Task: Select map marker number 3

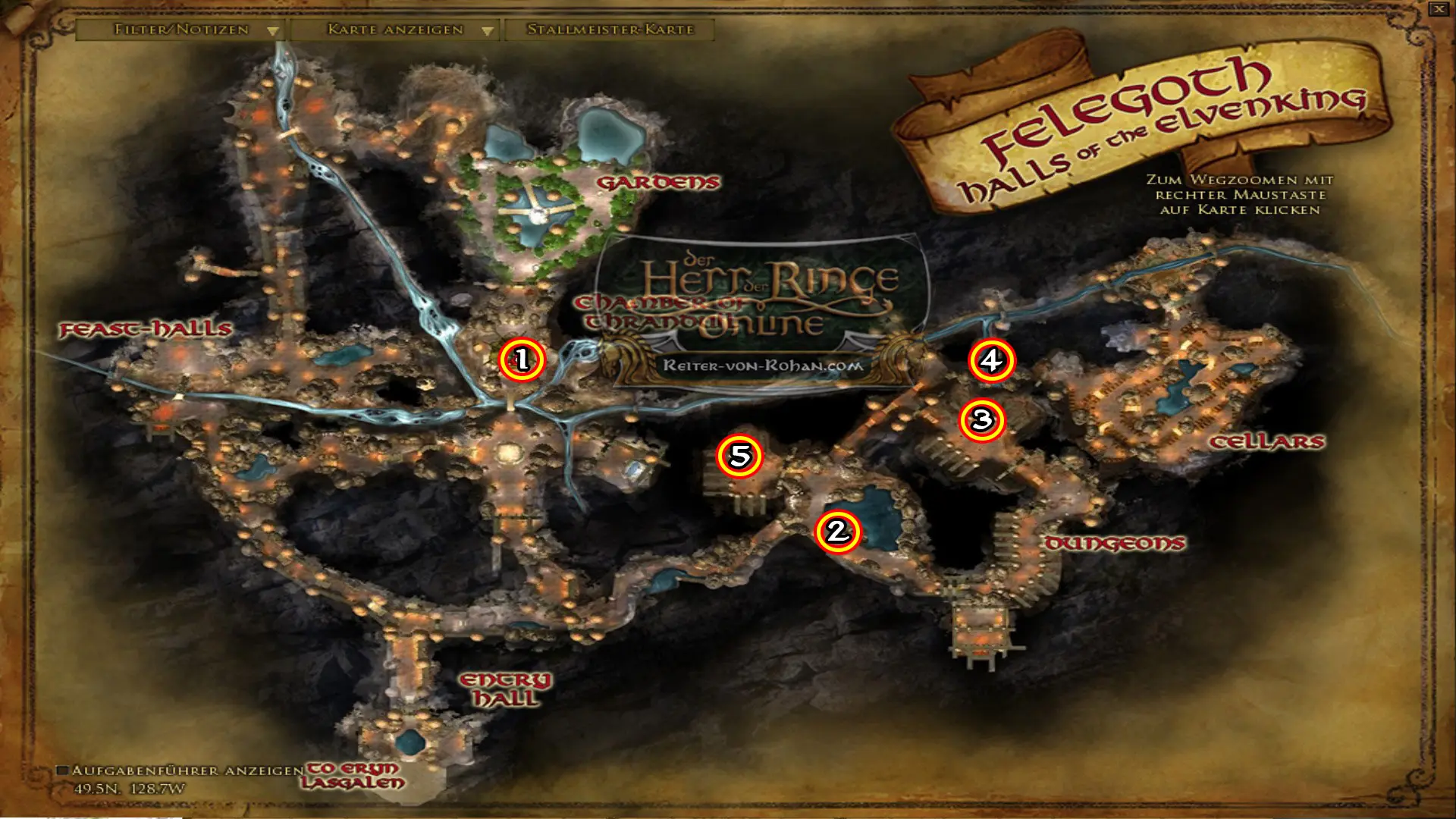Action: coord(982,420)
